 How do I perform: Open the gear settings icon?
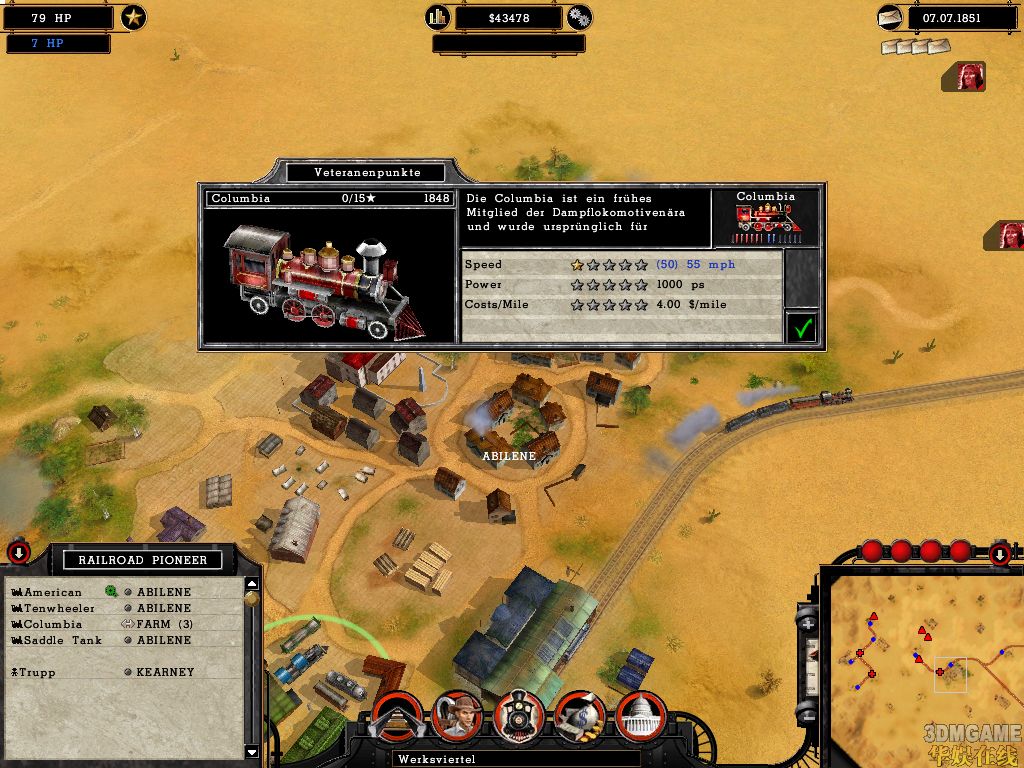click(579, 17)
